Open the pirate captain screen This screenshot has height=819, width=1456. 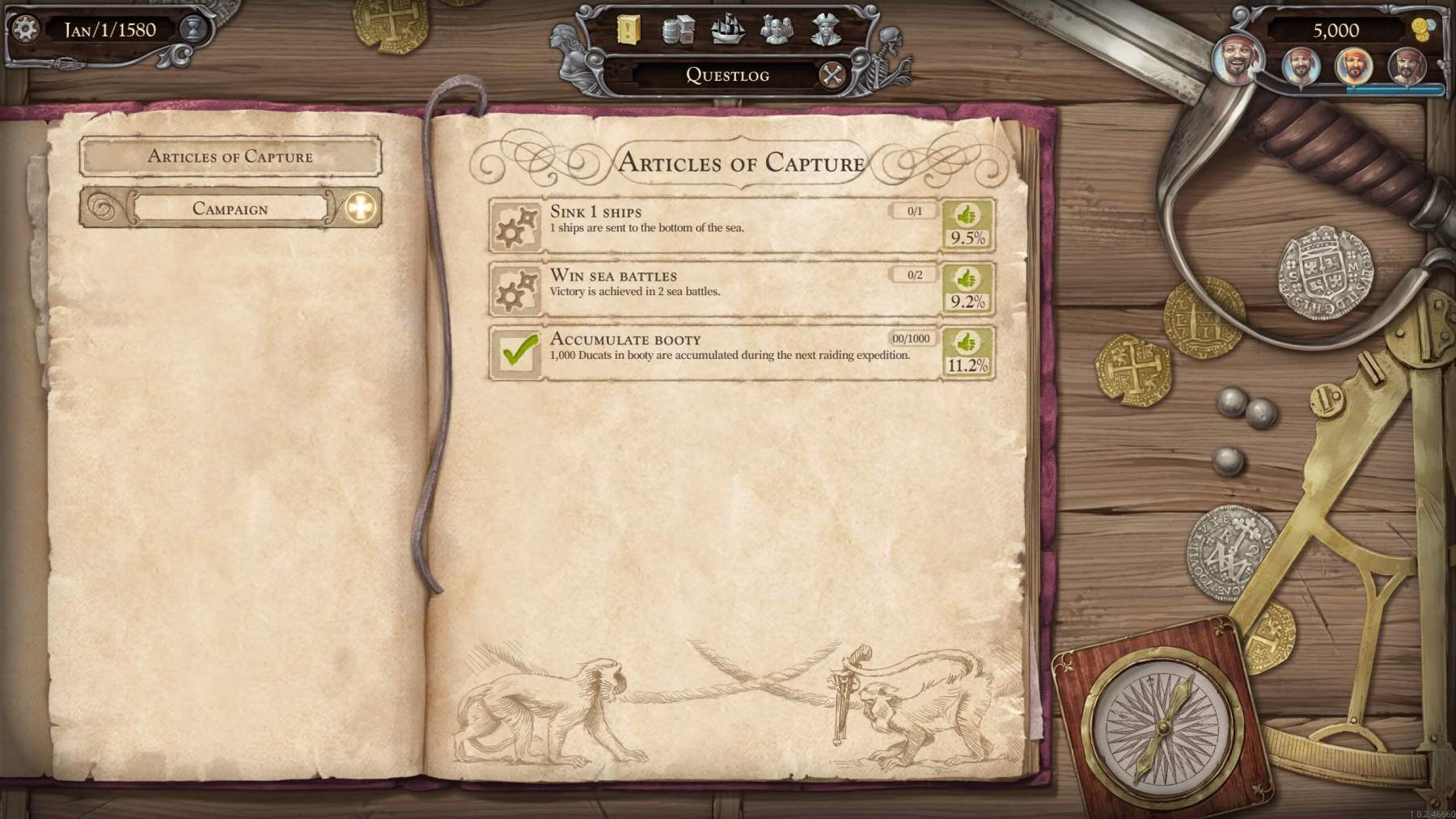(826, 31)
